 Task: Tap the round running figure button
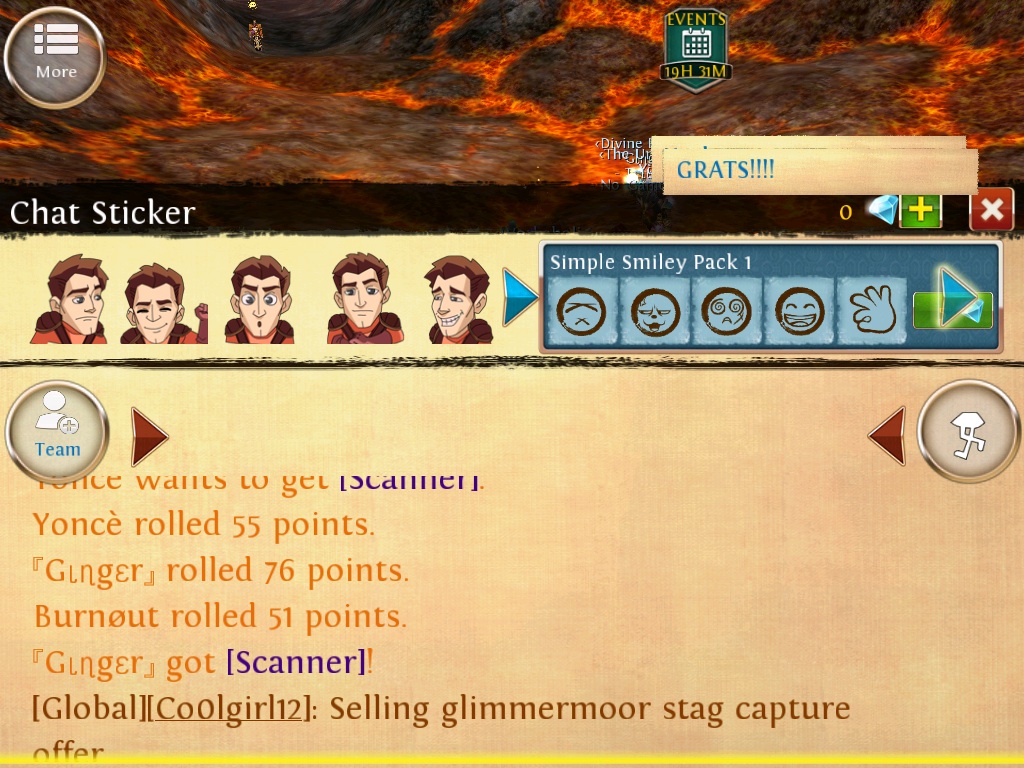(968, 432)
